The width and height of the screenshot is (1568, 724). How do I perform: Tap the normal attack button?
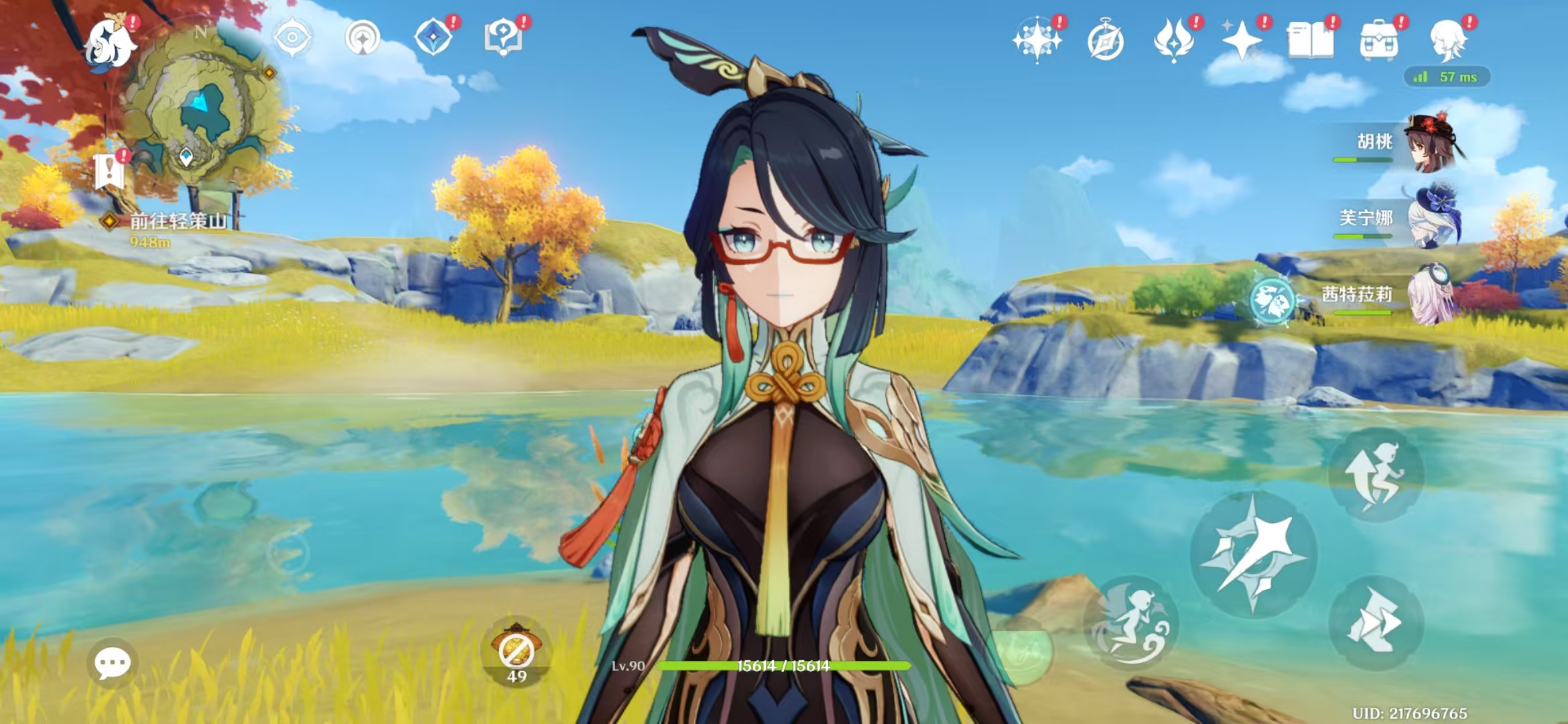[x=1253, y=554]
